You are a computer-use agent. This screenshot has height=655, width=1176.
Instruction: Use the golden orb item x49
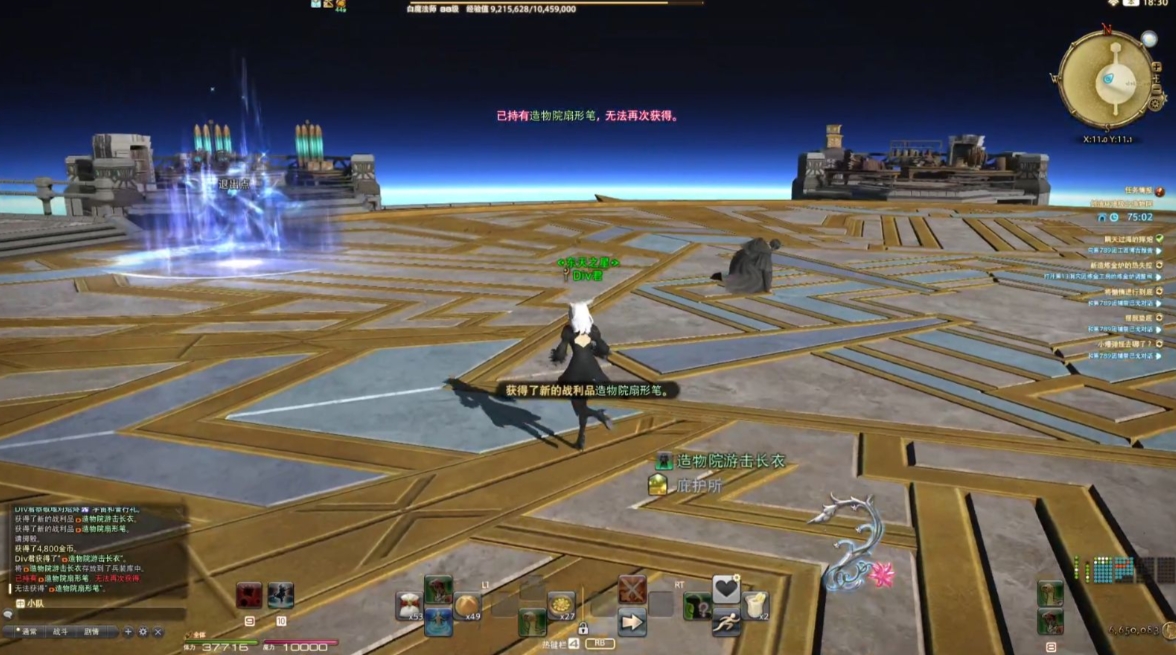pyautogui.click(x=467, y=605)
